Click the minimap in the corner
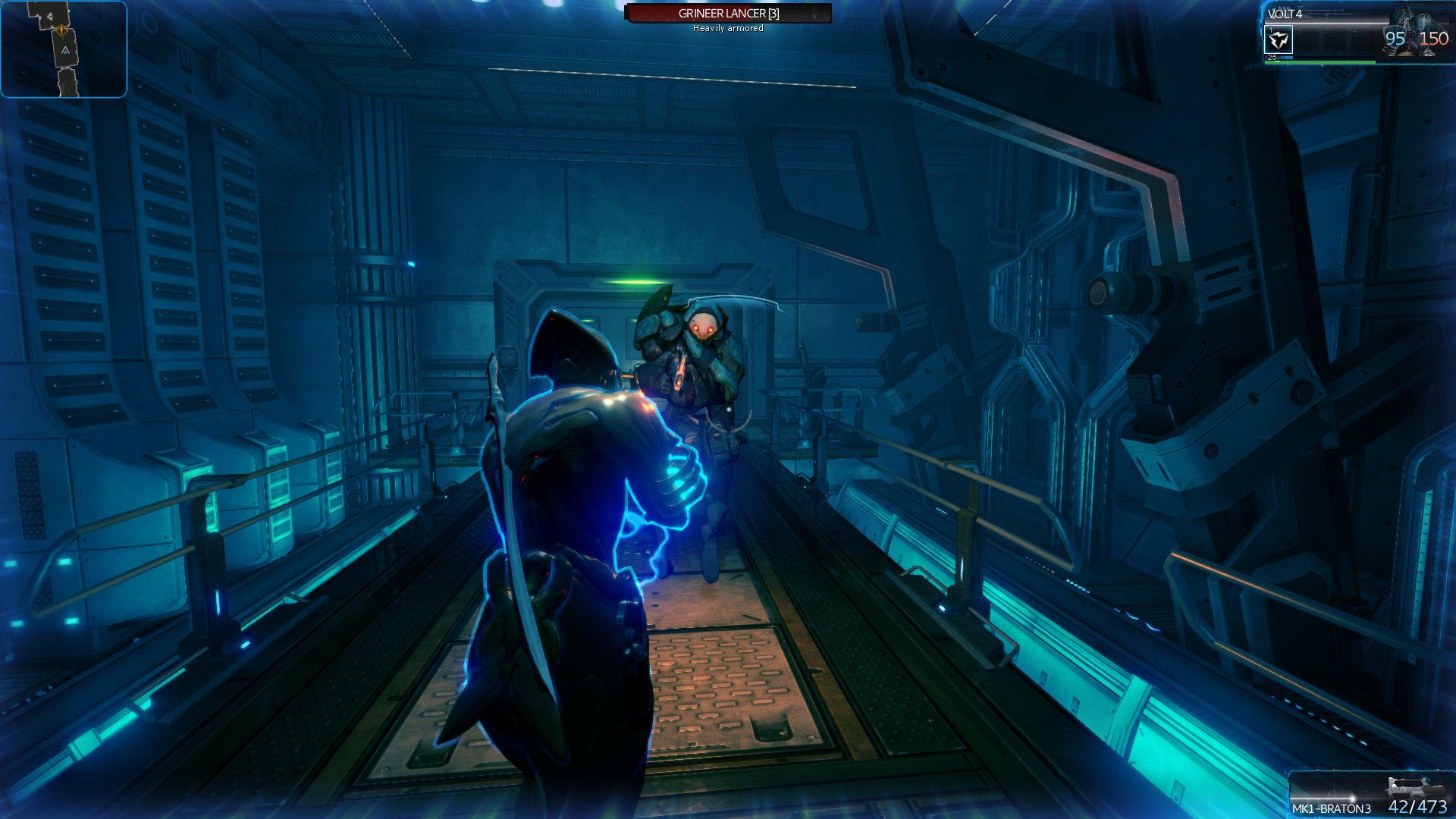 [x=64, y=49]
